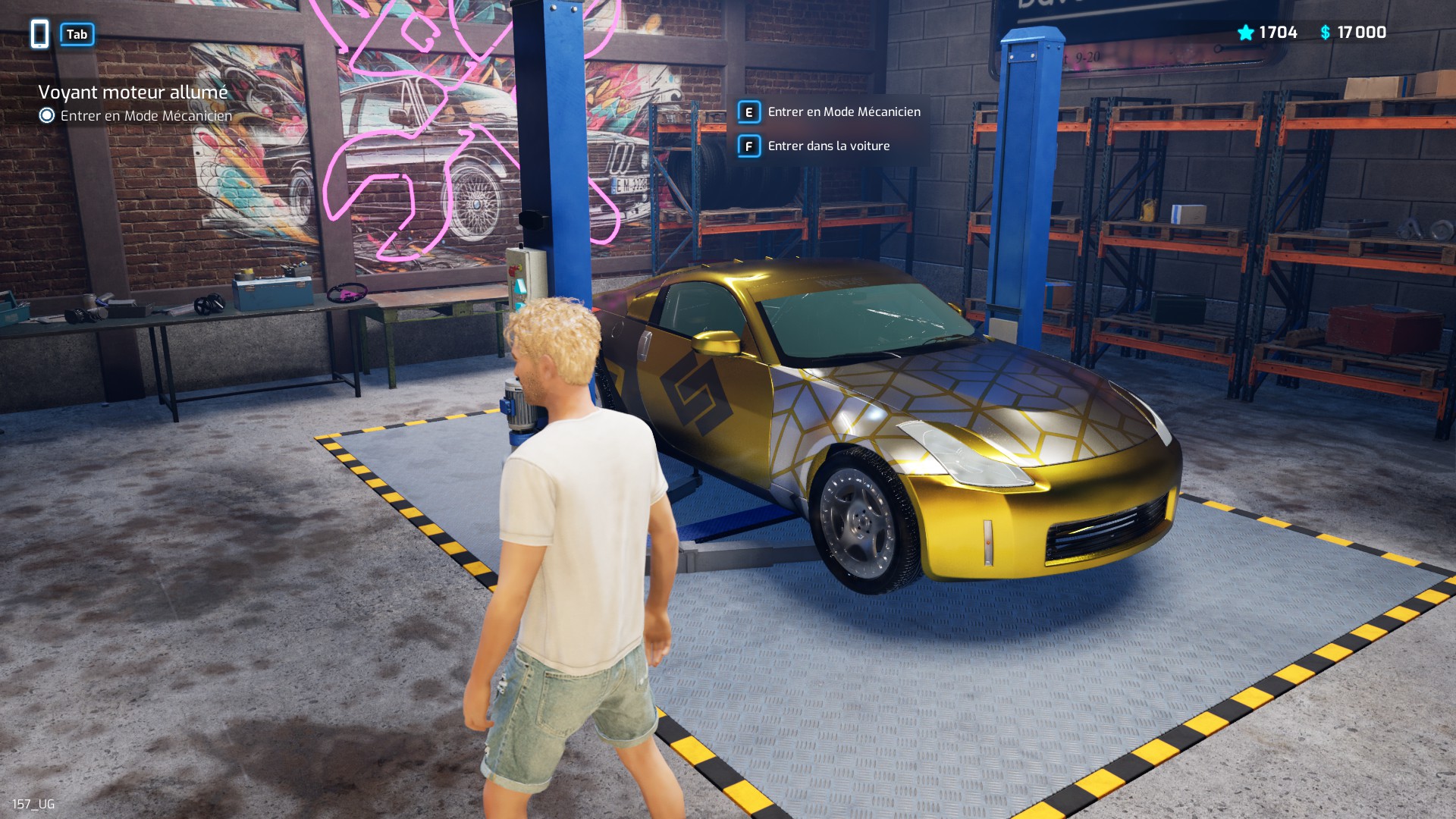Open the phone menu icon
The image size is (1456, 819).
coord(40,34)
